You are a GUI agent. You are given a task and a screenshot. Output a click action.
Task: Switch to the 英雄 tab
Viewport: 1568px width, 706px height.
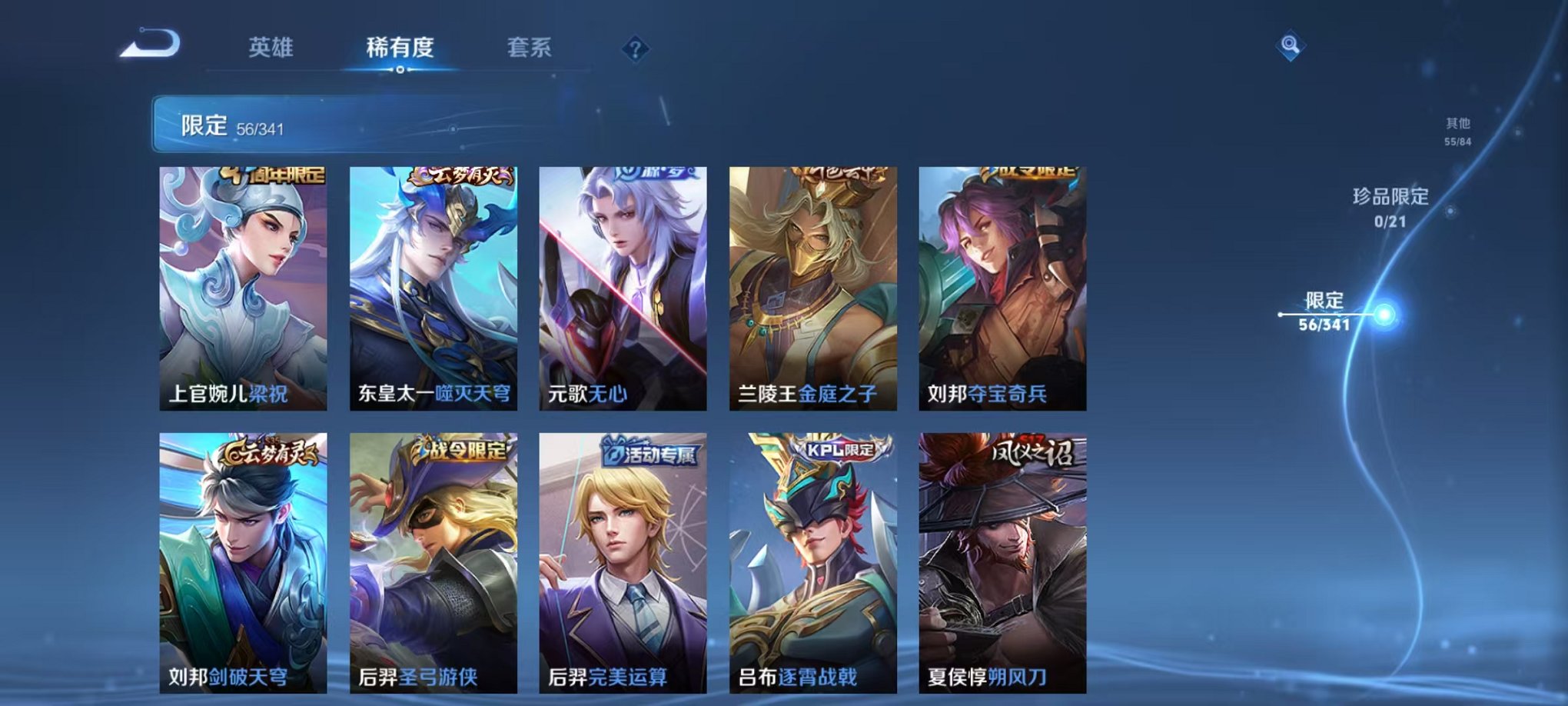(x=270, y=48)
